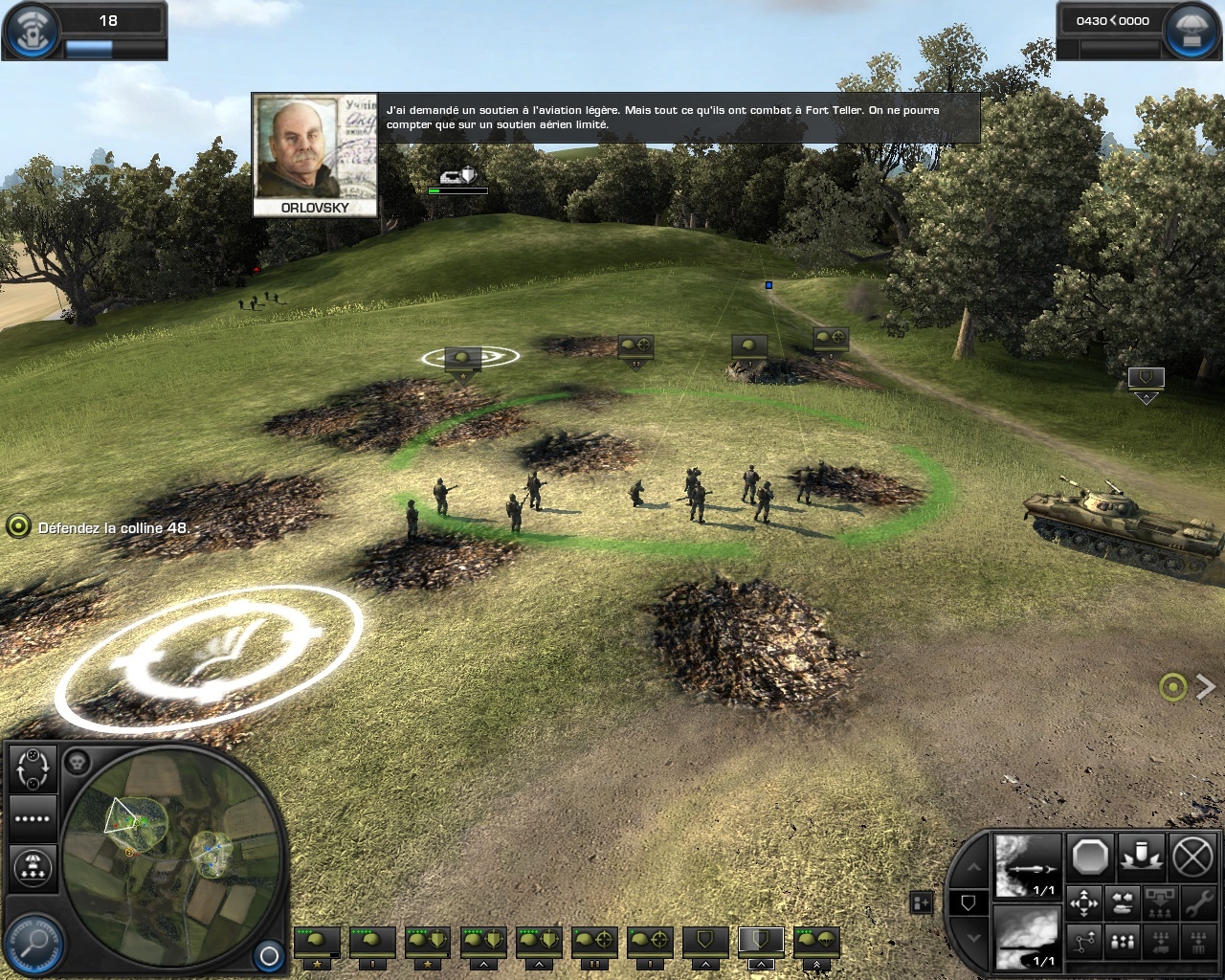Click the Défendez la colline 48 objective
Screen dimensions: 1225x980
[113, 527]
